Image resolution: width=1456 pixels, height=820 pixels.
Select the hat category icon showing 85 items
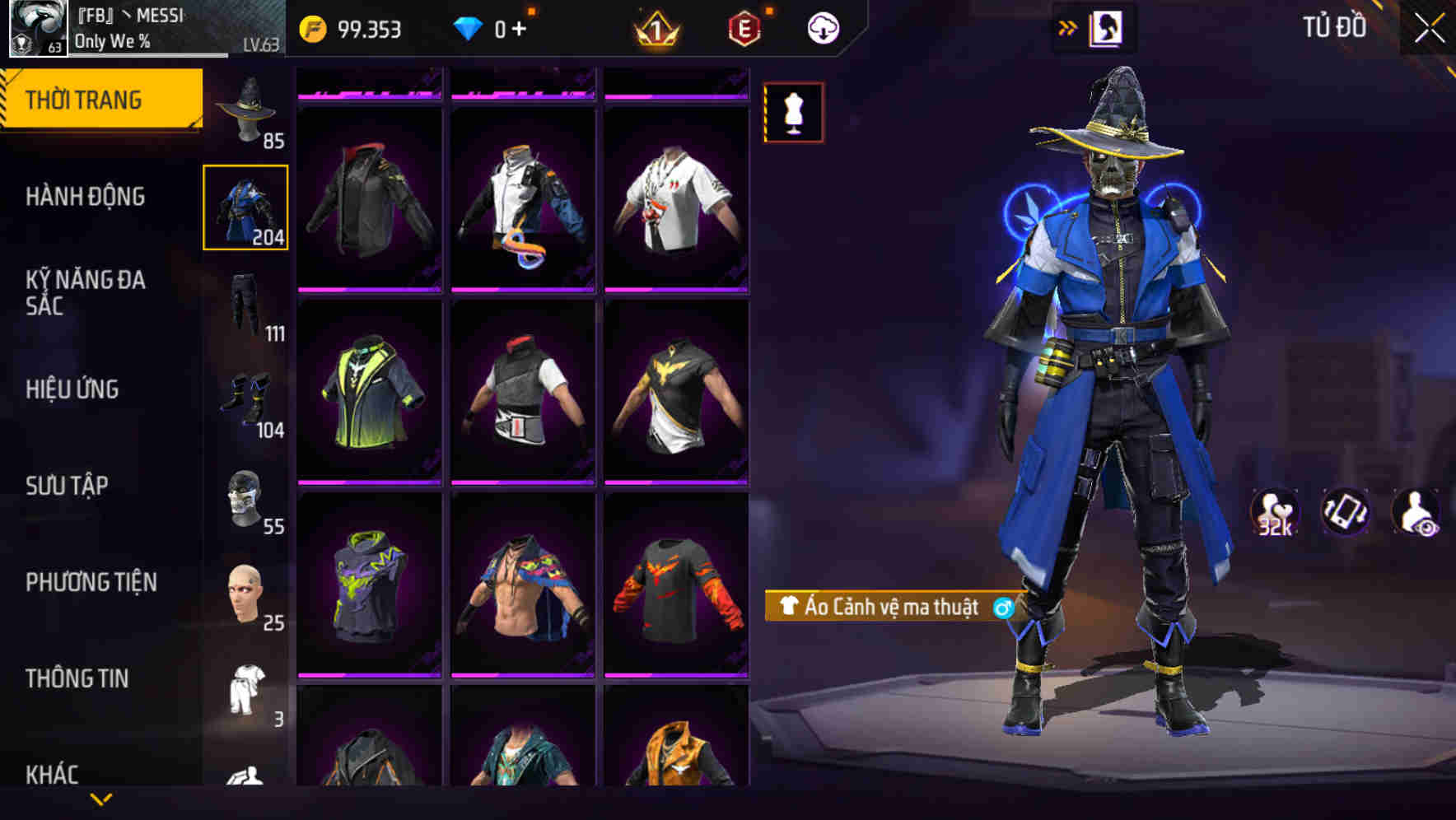pos(245,111)
